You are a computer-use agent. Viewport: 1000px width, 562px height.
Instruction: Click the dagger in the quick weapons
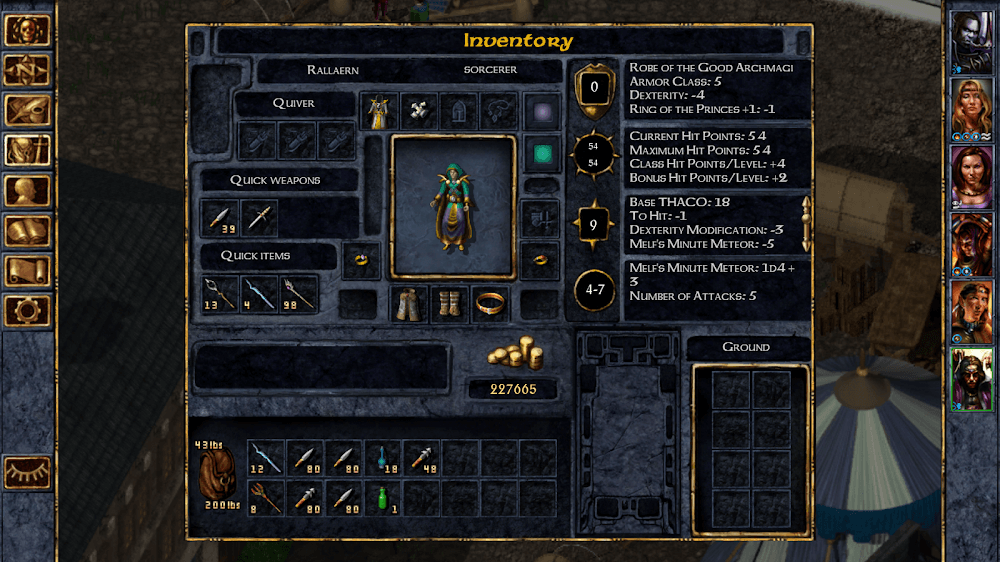(x=259, y=216)
